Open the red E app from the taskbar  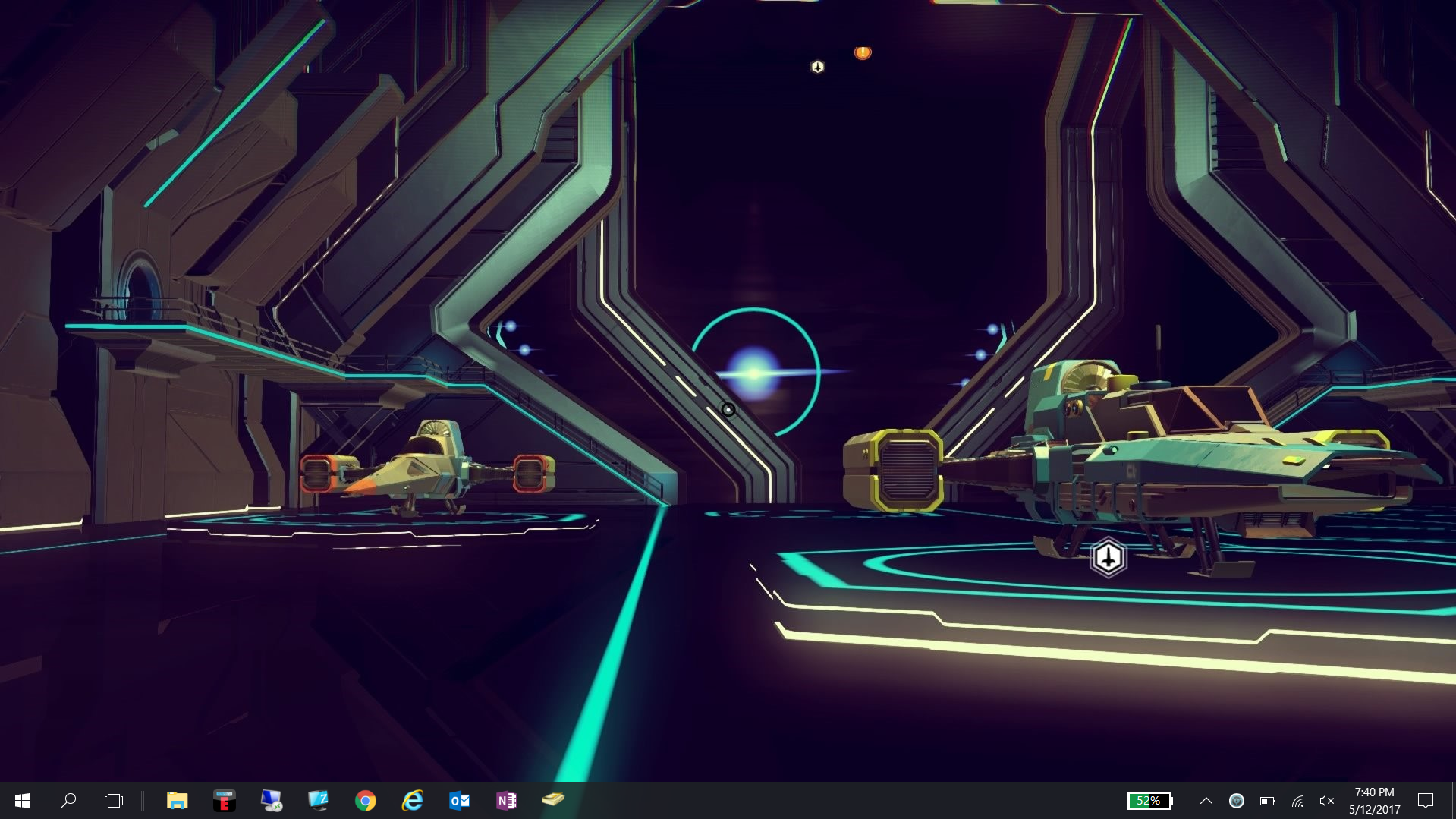[224, 800]
